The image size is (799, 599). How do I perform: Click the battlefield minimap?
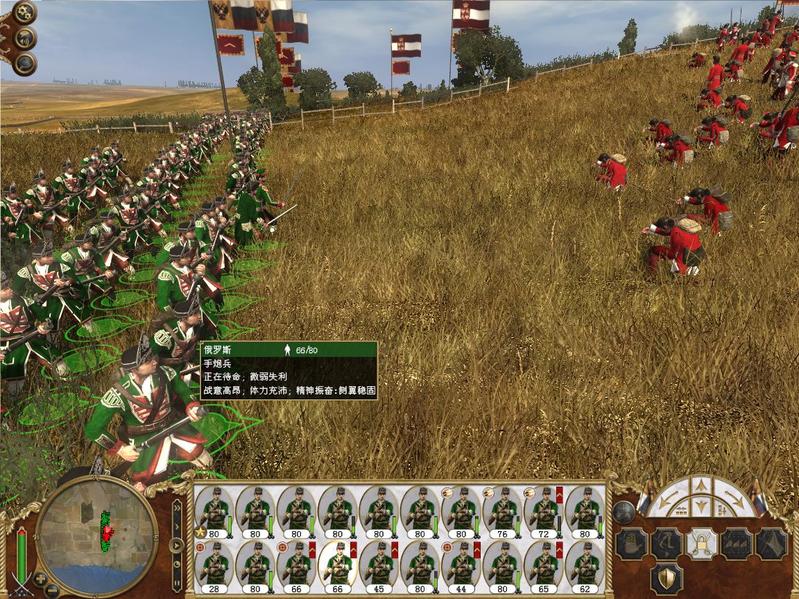96,536
